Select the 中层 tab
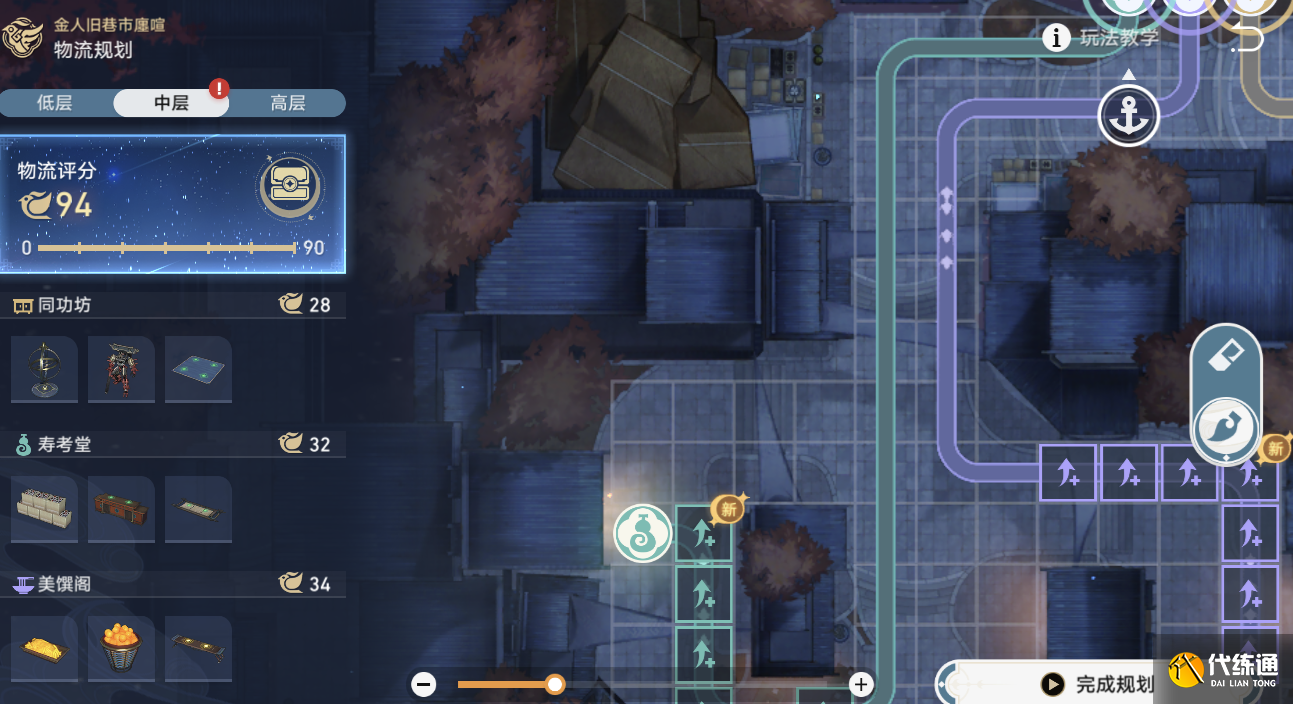Viewport: 1293px width, 704px height. tap(171, 103)
